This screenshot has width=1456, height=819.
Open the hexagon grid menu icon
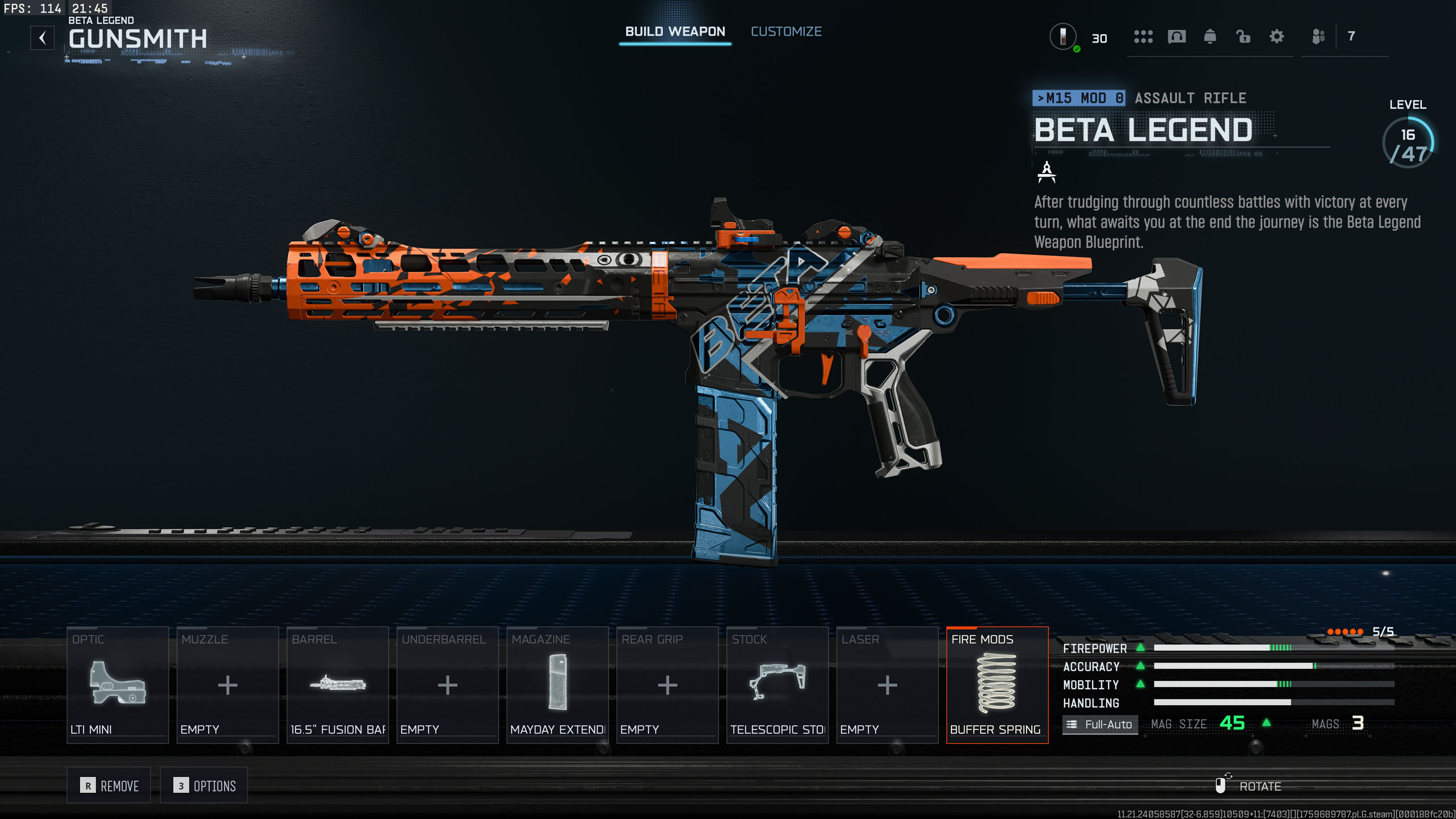click(1143, 37)
